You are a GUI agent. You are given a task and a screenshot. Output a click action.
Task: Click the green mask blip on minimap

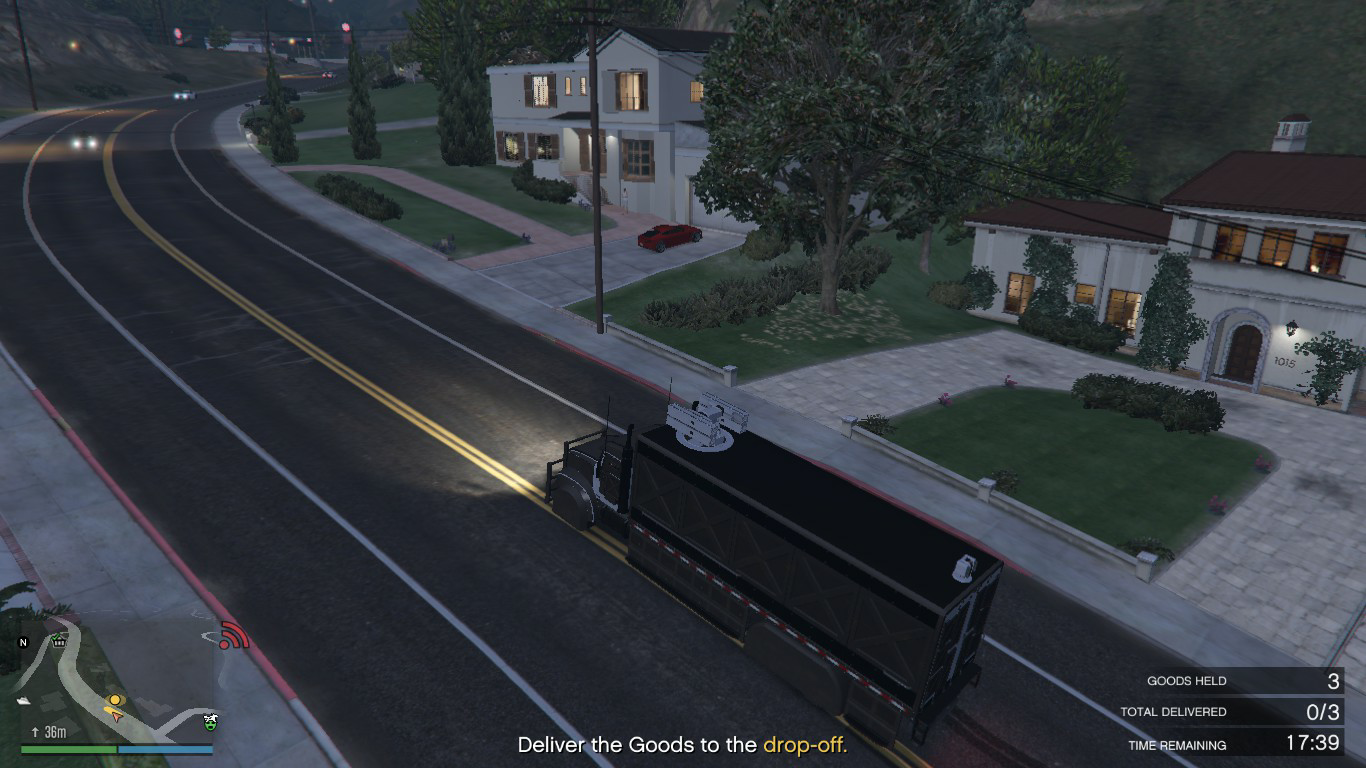click(x=210, y=721)
